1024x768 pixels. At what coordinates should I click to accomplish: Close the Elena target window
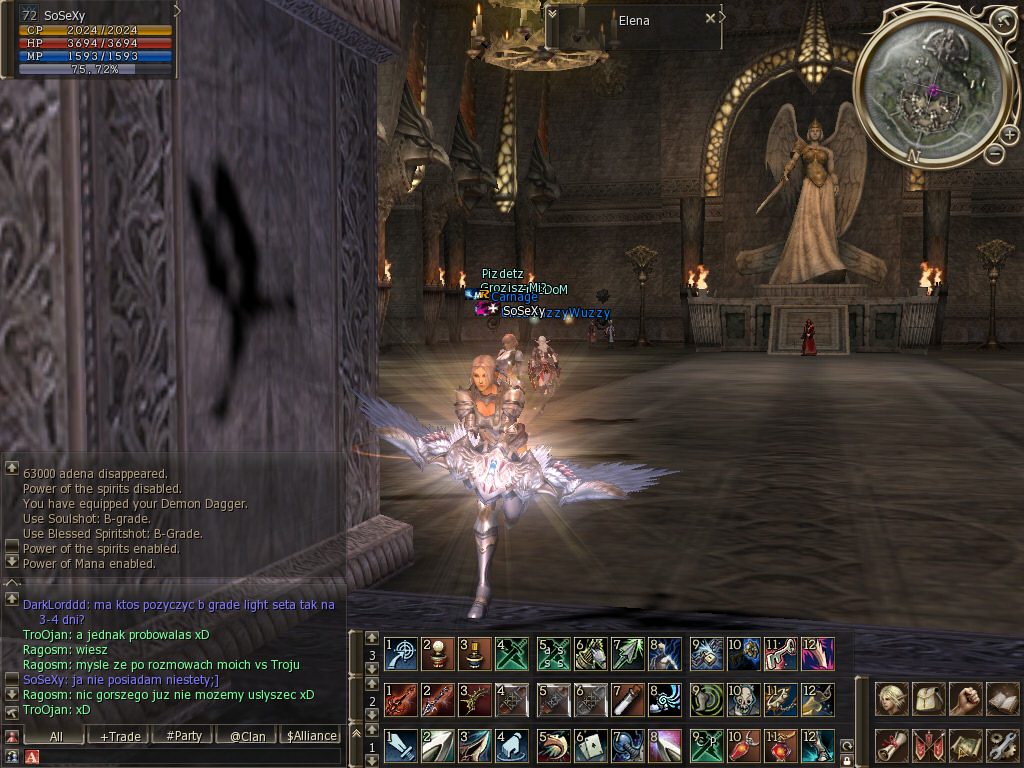(x=710, y=18)
